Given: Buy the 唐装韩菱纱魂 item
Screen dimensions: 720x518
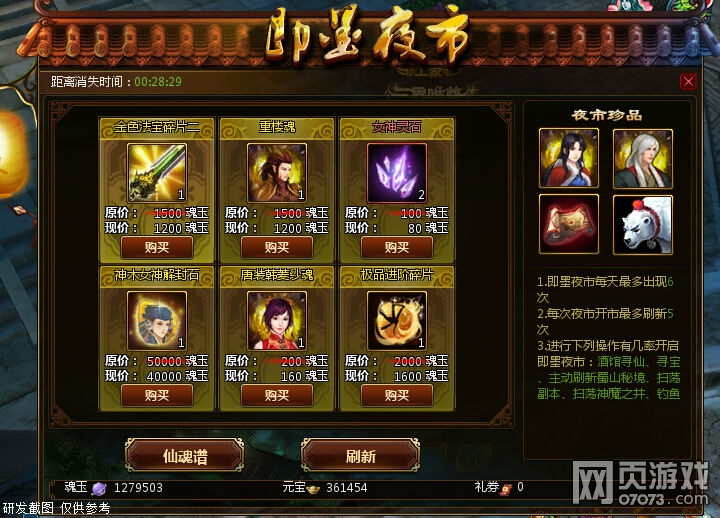Looking at the screenshot, I should coord(277,395).
